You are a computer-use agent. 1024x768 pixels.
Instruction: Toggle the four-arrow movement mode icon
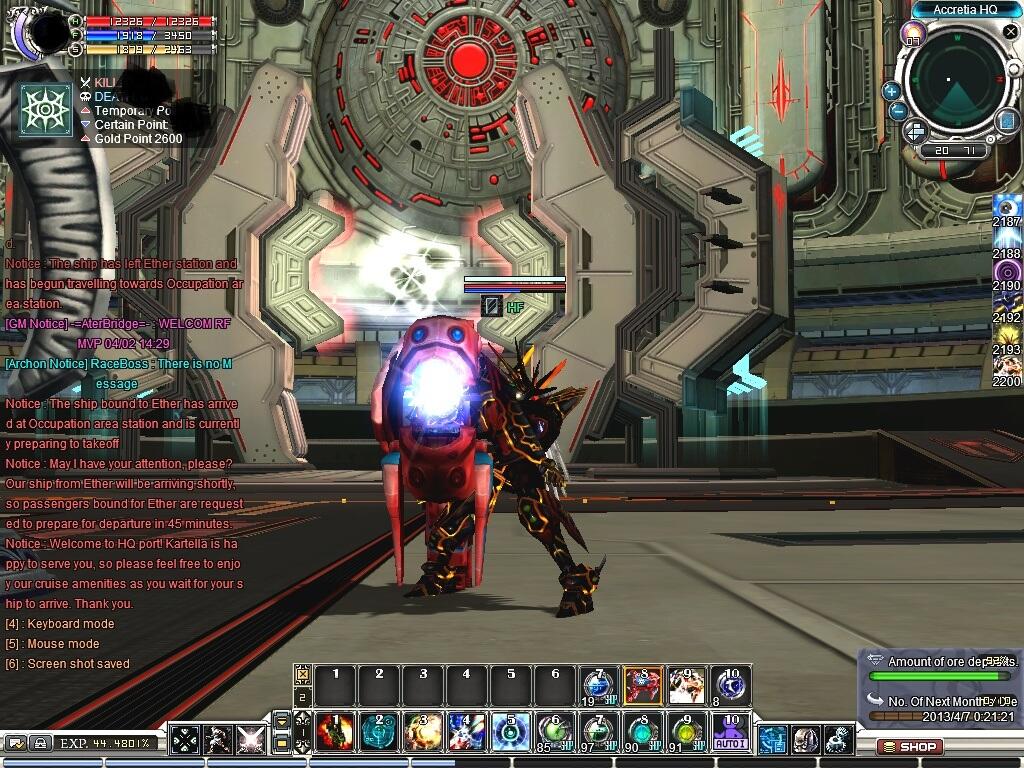click(185, 741)
